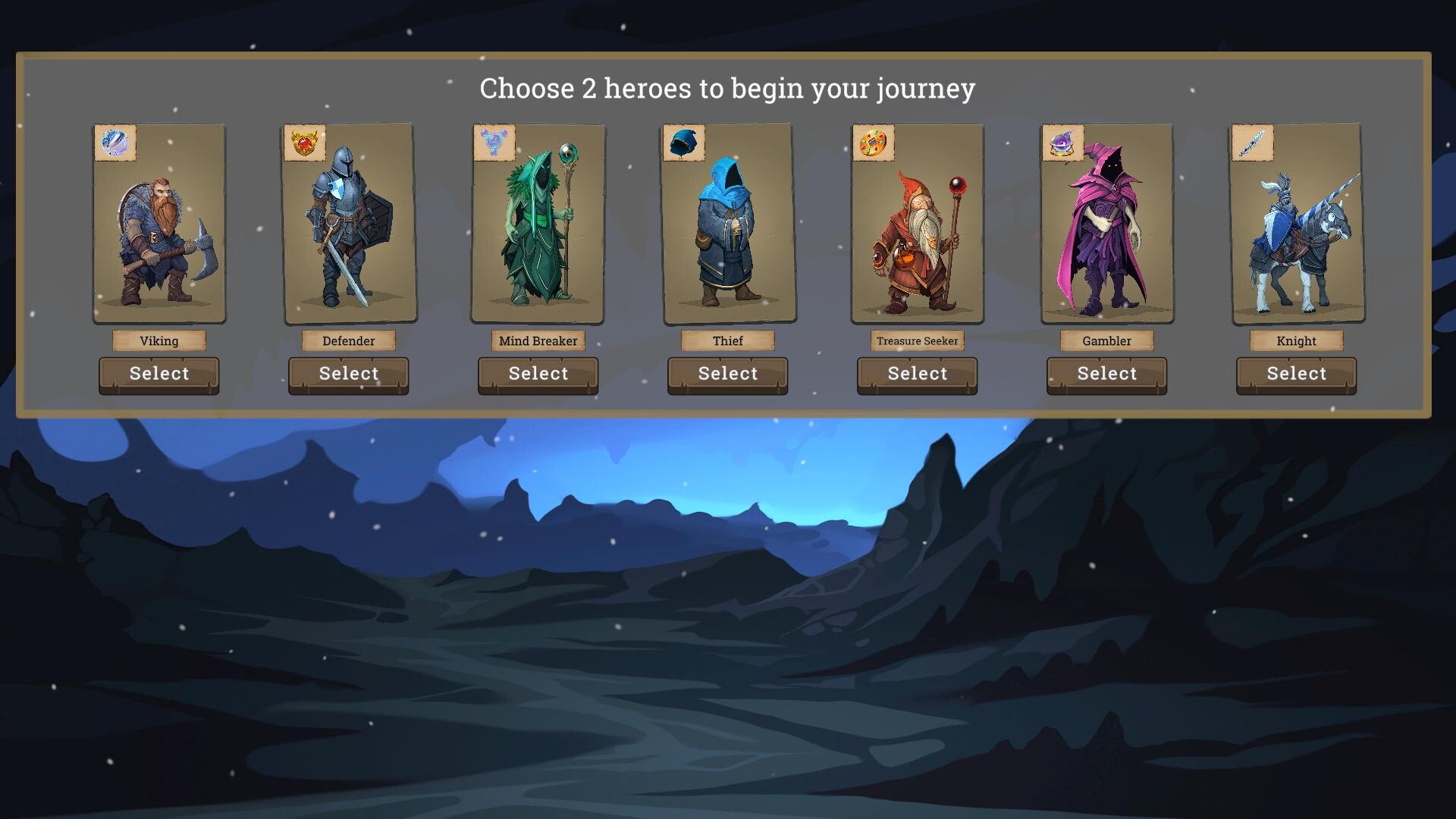Select the Viking hero

tap(158, 374)
